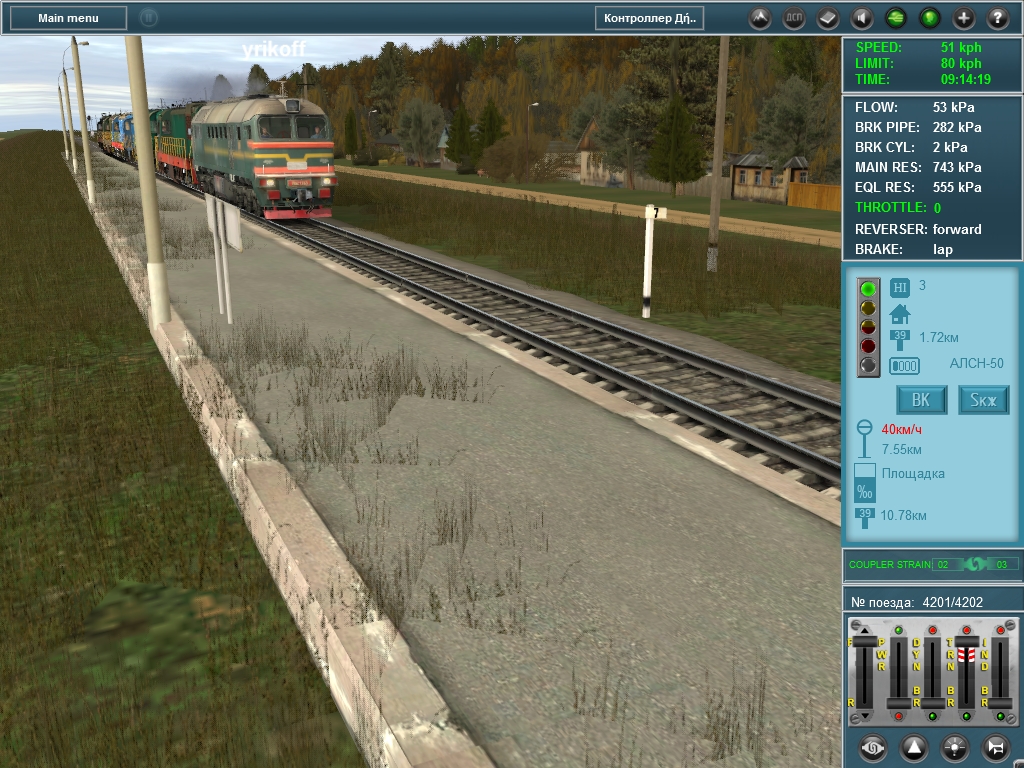The image size is (1024, 768).
Task: Open the Main menu
Action: 68,18
